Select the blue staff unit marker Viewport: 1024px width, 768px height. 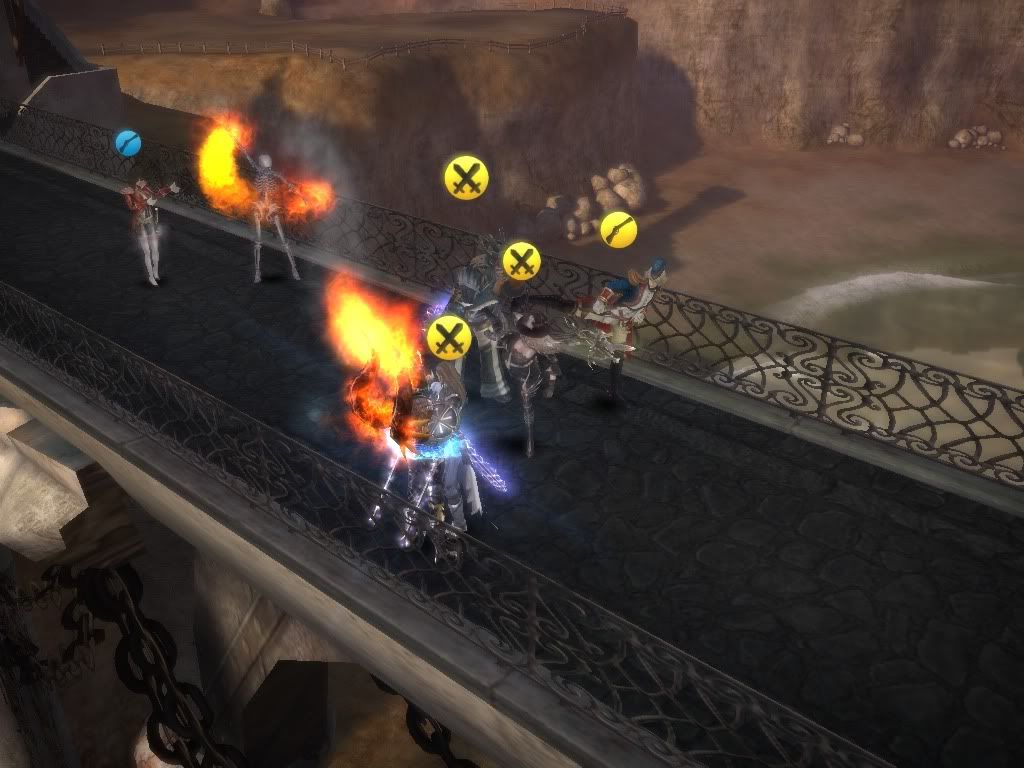coord(128,143)
